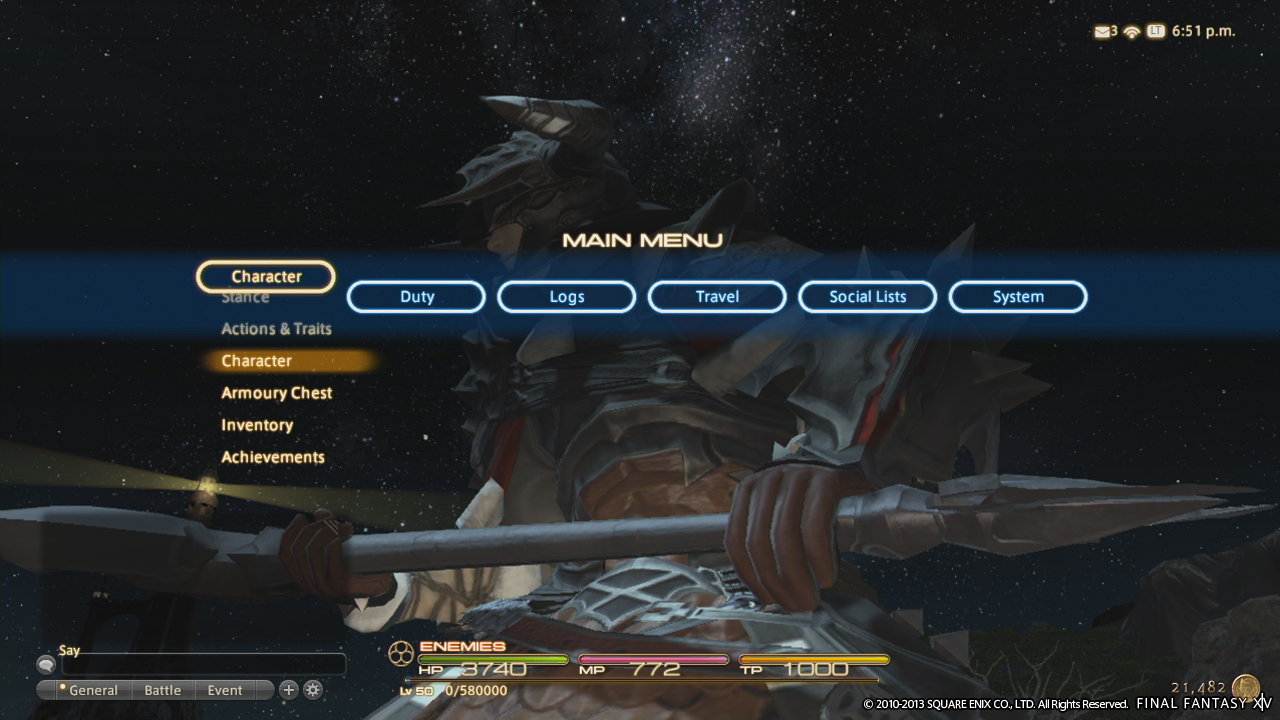This screenshot has height=720, width=1280.
Task: Switch to the General chat tab
Action: [x=92, y=690]
